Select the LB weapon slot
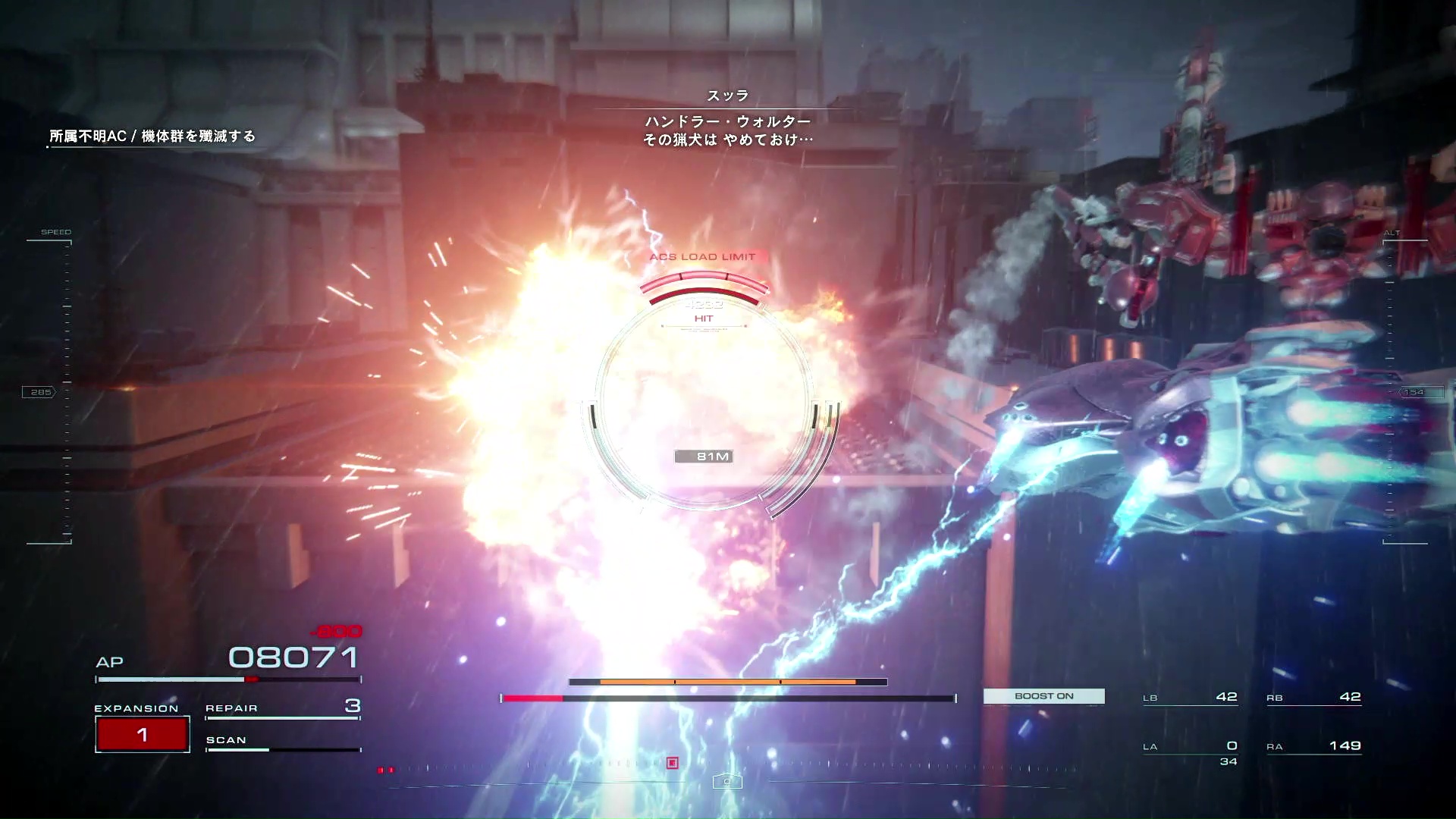This screenshot has height=819, width=1456. coord(1190,697)
